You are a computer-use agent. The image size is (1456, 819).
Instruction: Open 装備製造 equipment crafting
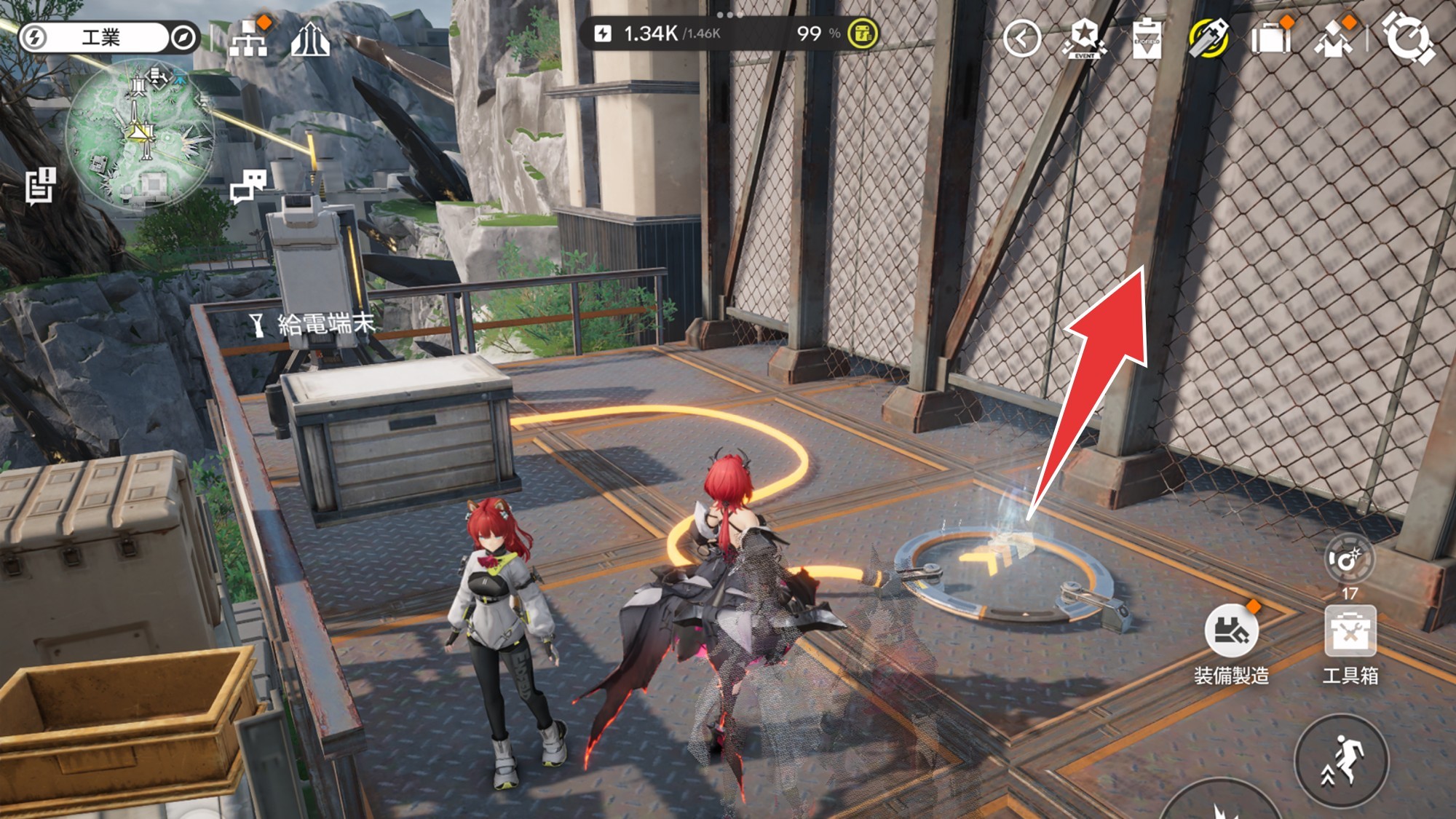click(1231, 630)
